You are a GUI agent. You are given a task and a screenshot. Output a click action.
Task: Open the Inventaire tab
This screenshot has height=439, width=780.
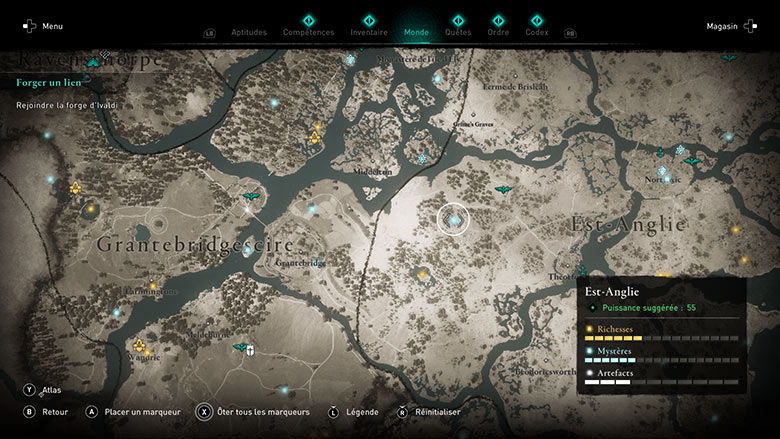pyautogui.click(x=369, y=32)
